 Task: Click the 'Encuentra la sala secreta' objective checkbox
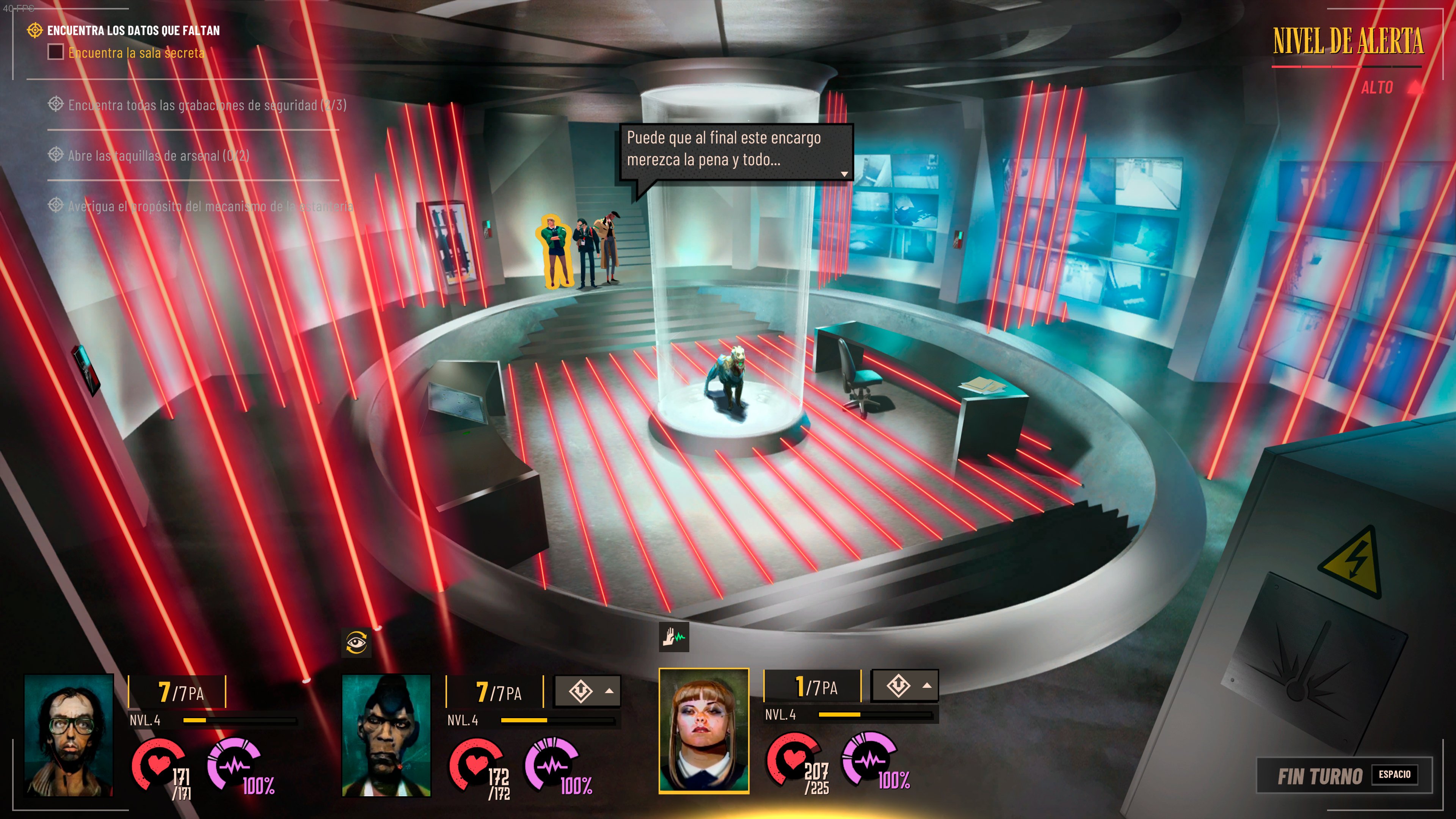click(x=55, y=53)
